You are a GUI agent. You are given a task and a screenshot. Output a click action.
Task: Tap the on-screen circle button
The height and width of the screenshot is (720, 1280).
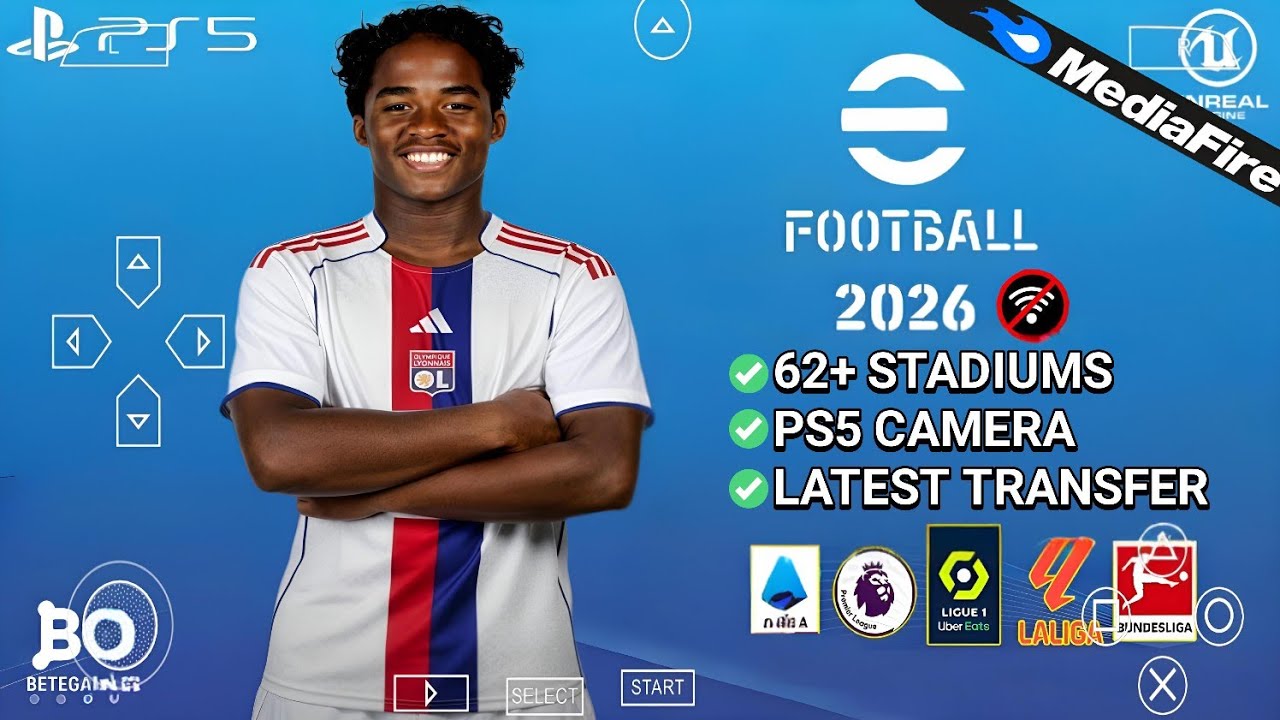[1218, 614]
